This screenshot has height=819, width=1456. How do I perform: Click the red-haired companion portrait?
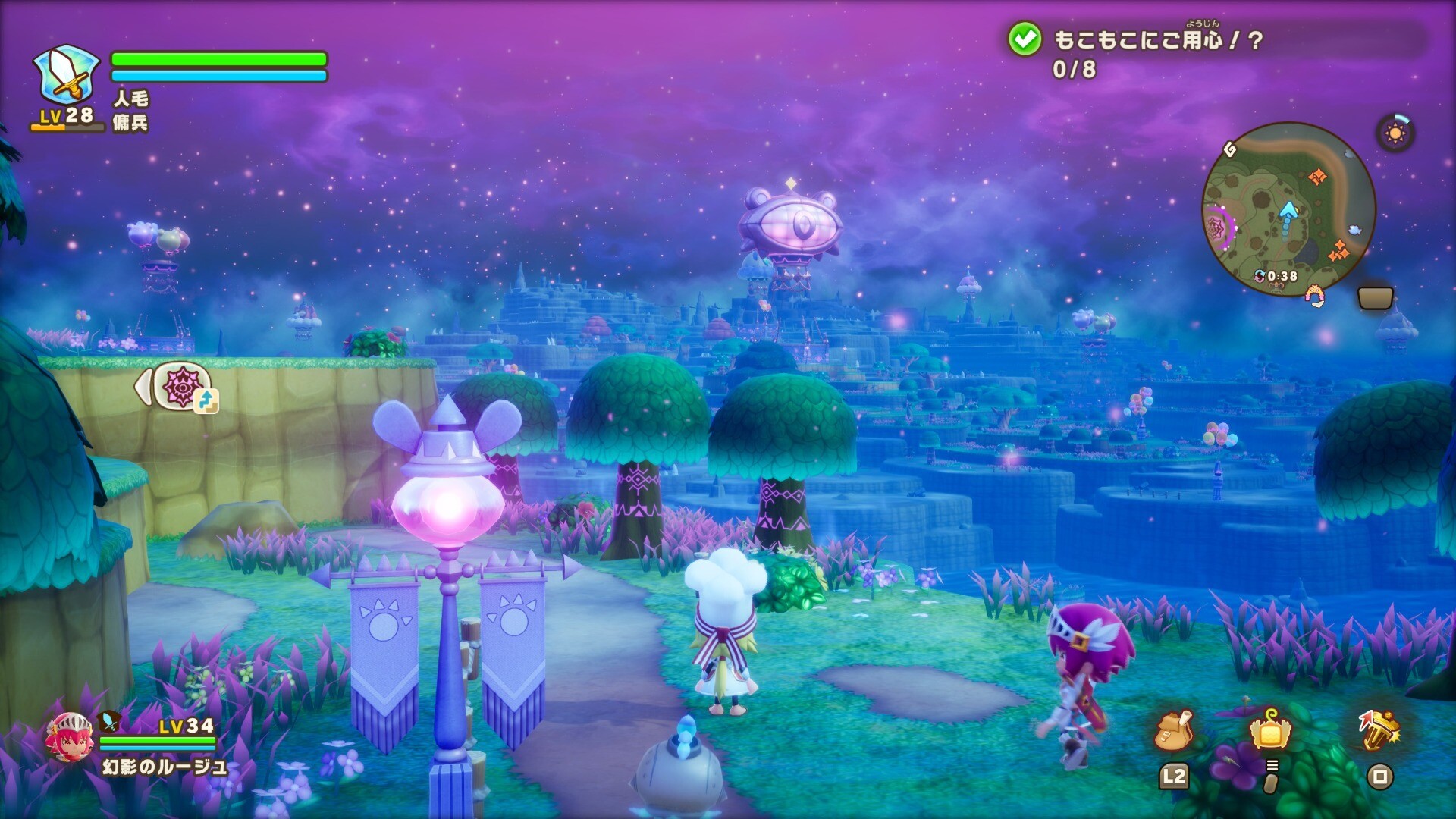point(70,737)
